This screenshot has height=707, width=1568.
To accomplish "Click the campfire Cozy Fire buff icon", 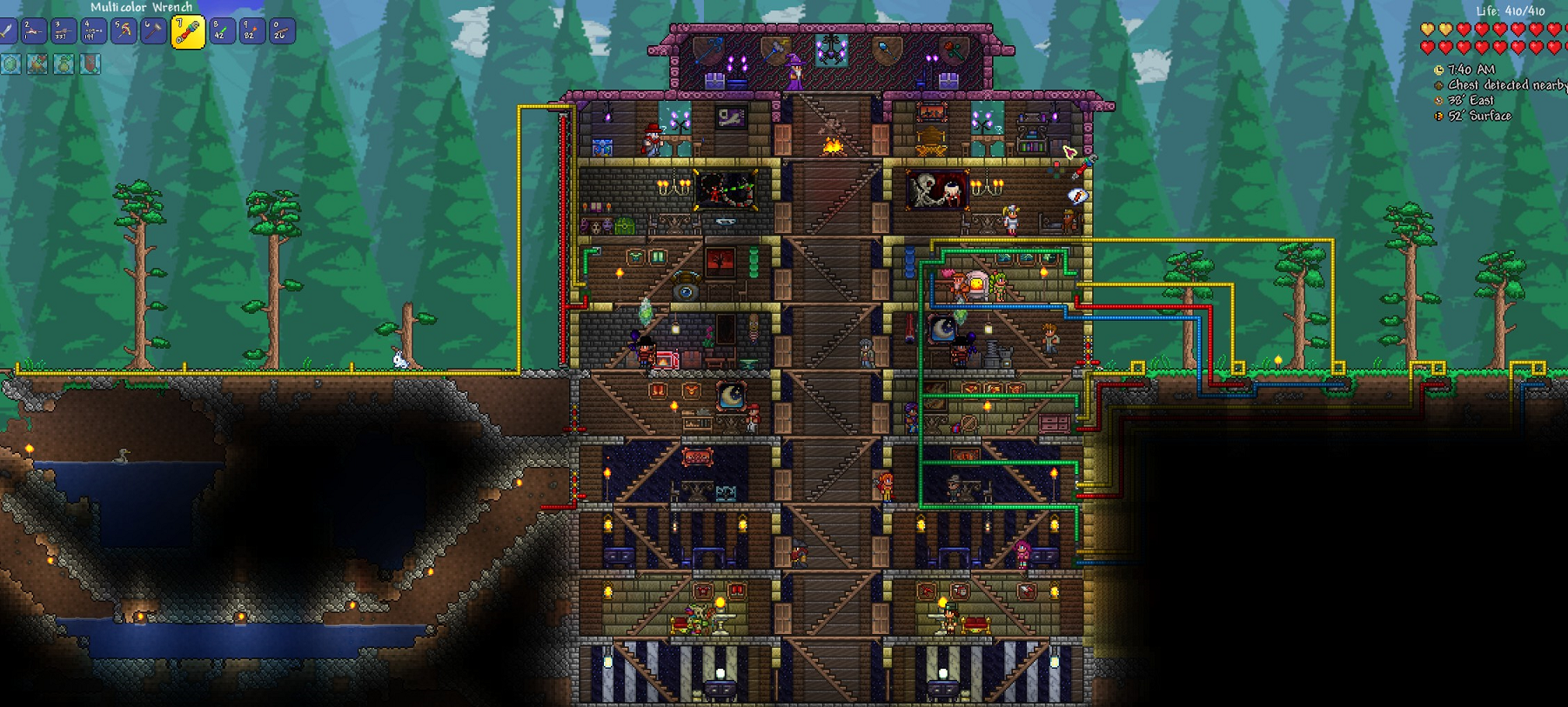I will pyautogui.click(x=37, y=63).
